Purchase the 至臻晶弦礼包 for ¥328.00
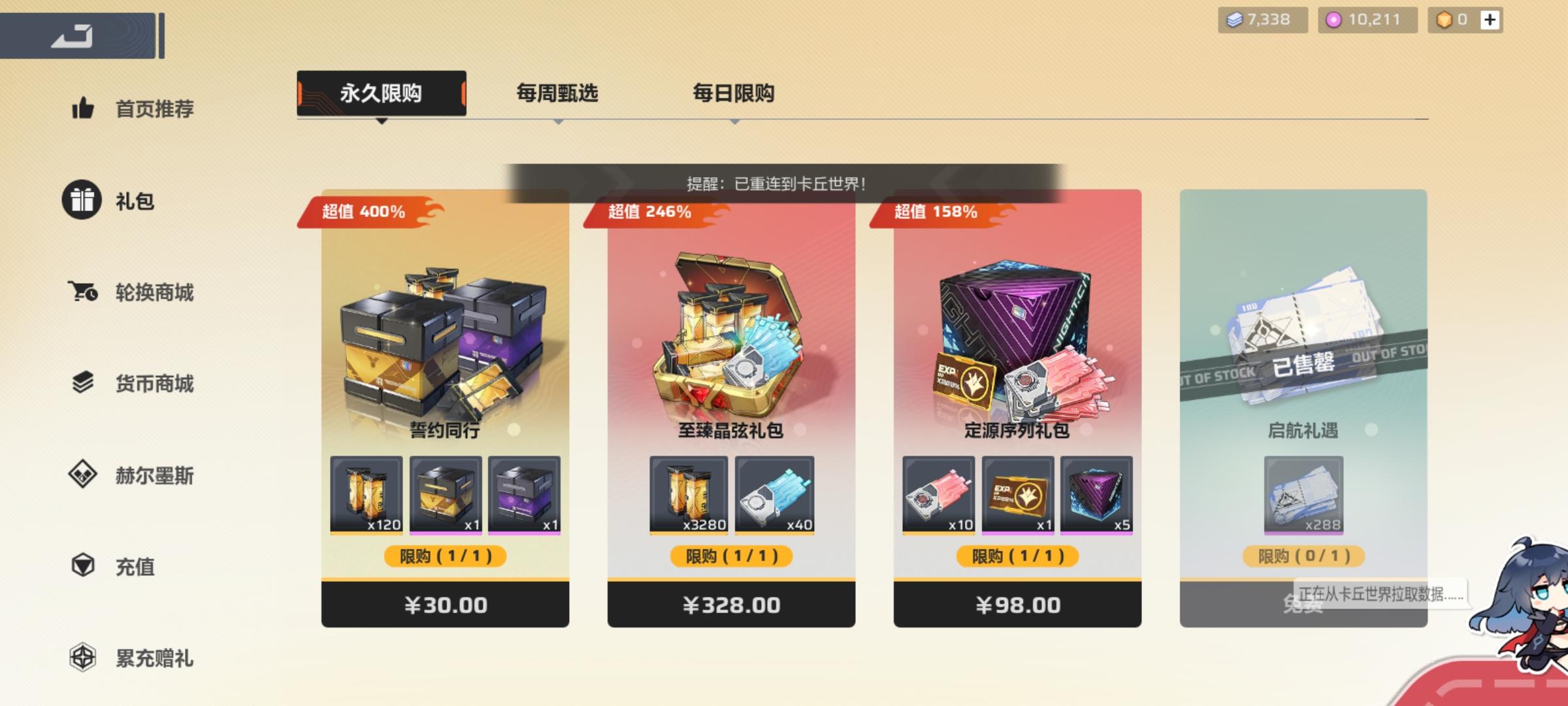 pyautogui.click(x=732, y=605)
